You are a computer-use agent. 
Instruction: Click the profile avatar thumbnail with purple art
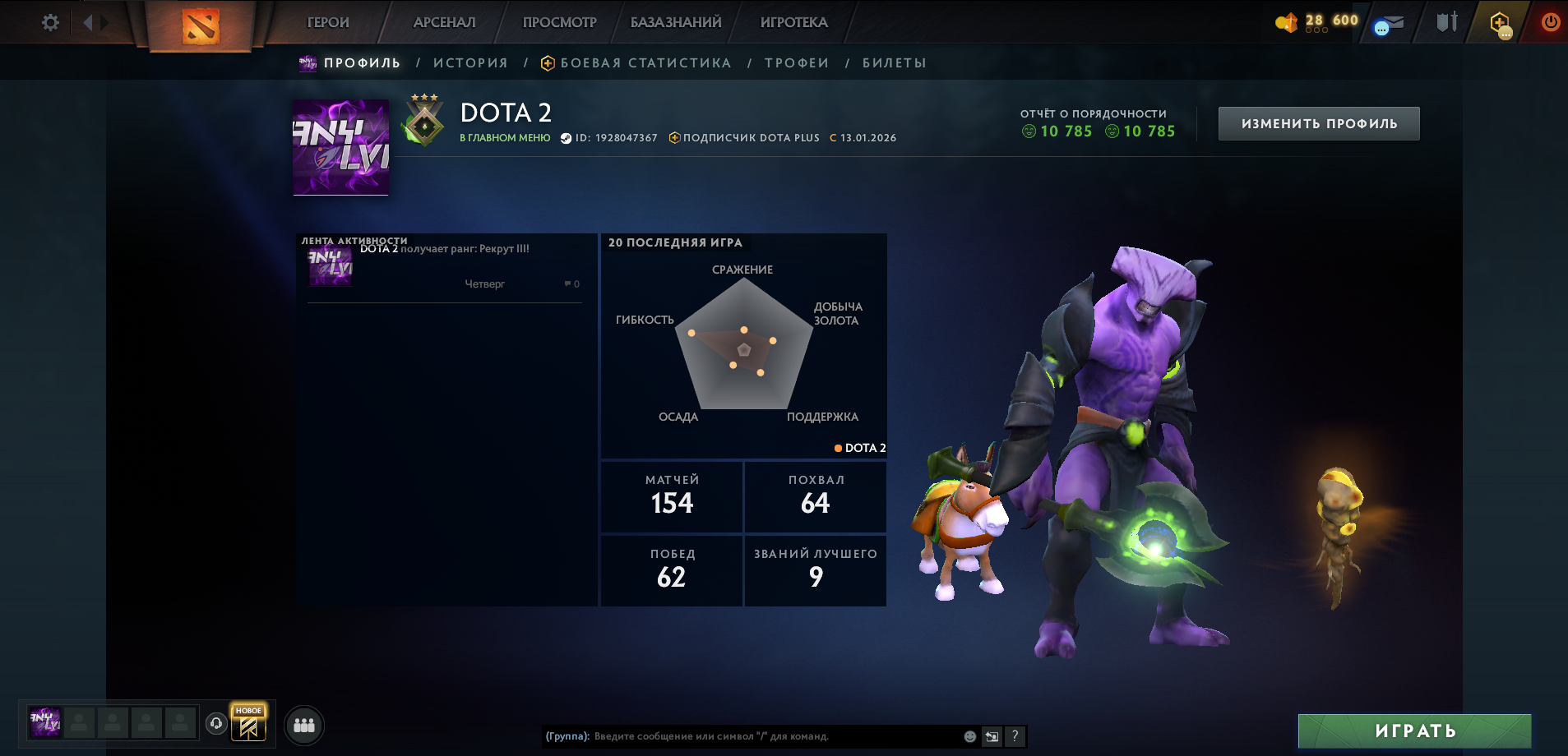[x=340, y=148]
